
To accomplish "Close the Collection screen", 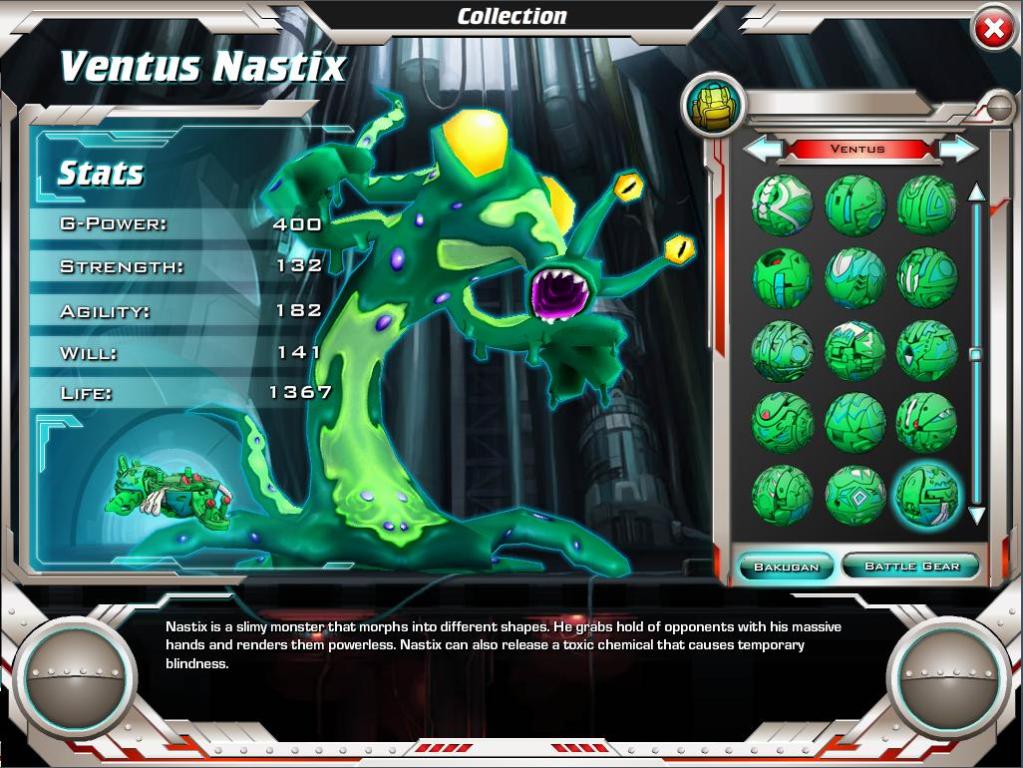I will click(993, 31).
